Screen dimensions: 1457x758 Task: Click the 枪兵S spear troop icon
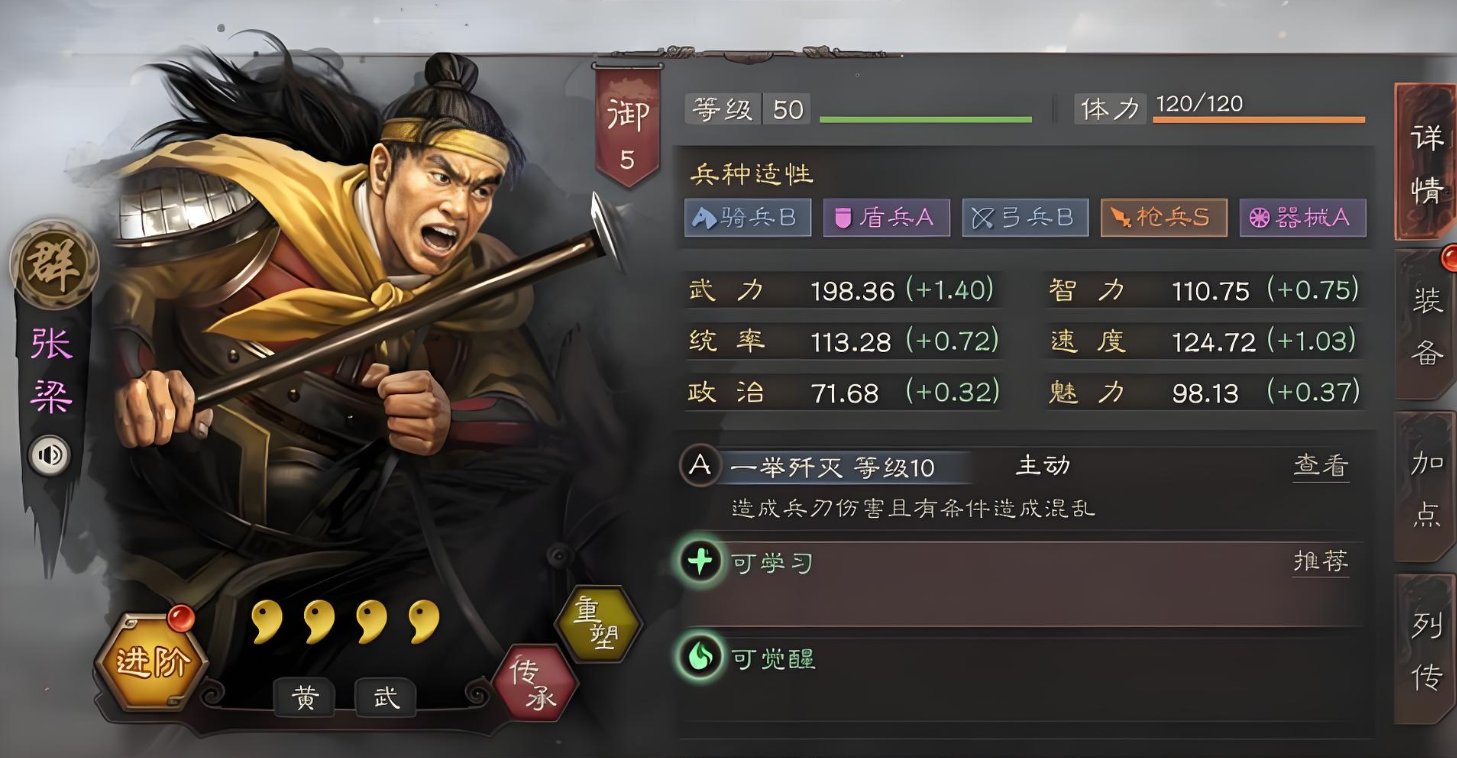click(1163, 218)
